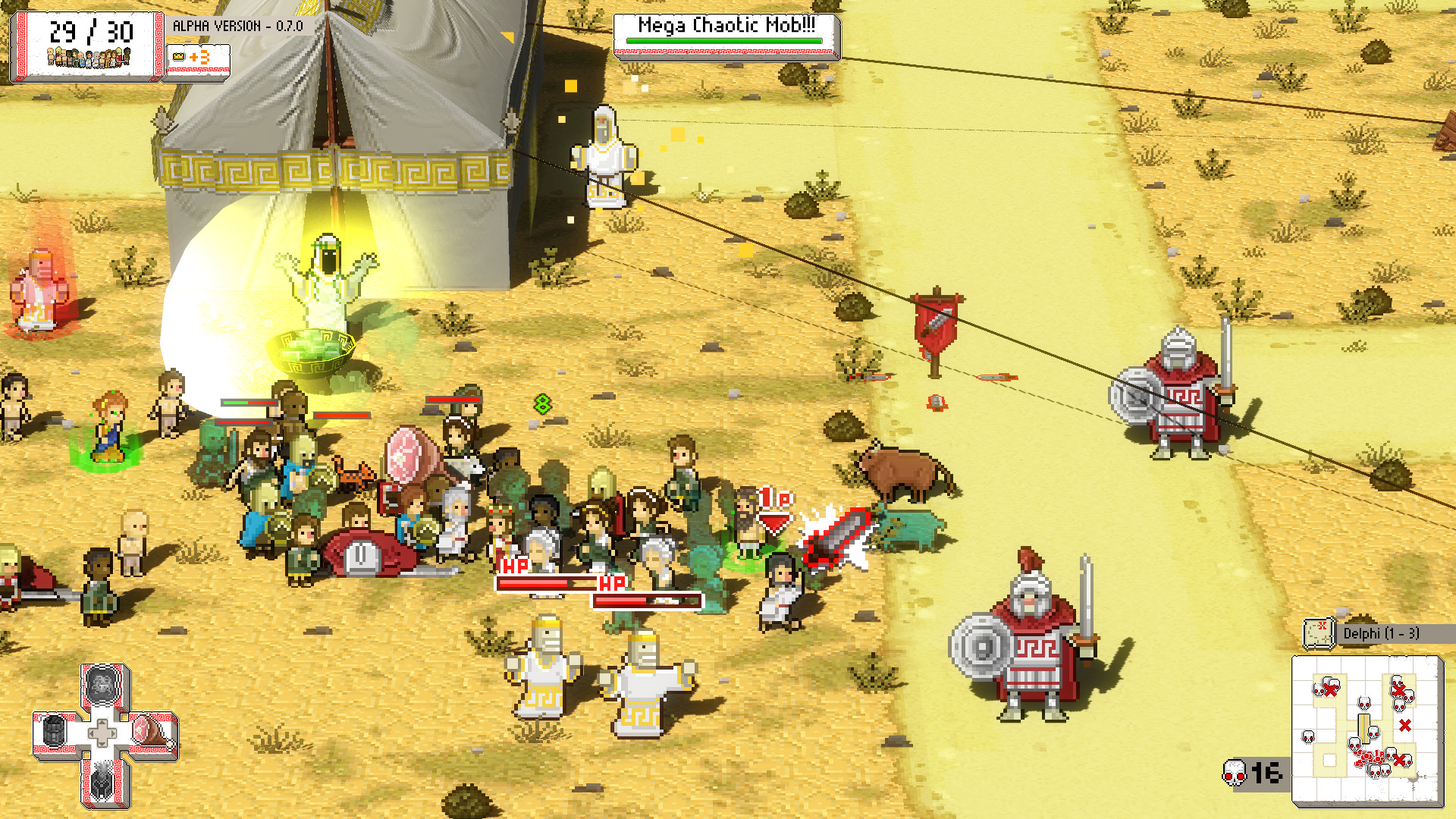
Task: Expand the Delphi (1 - 3) stage label
Action: (1382, 632)
